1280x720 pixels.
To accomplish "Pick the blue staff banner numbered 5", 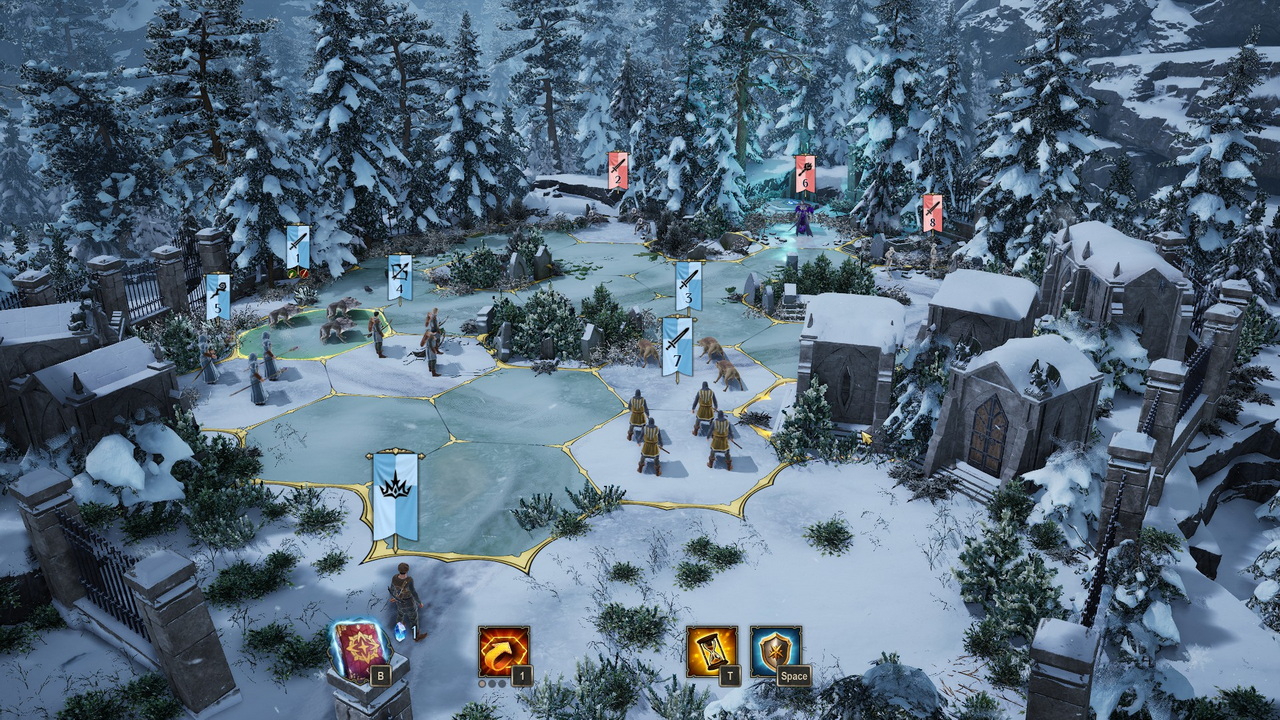I will pyautogui.click(x=218, y=297).
